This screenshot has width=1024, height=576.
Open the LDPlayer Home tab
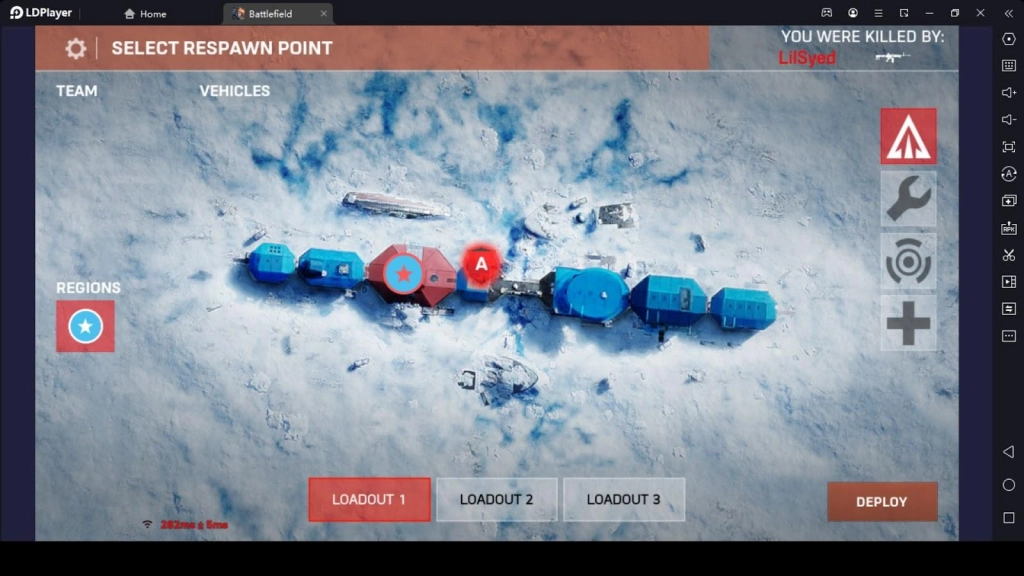coord(146,14)
